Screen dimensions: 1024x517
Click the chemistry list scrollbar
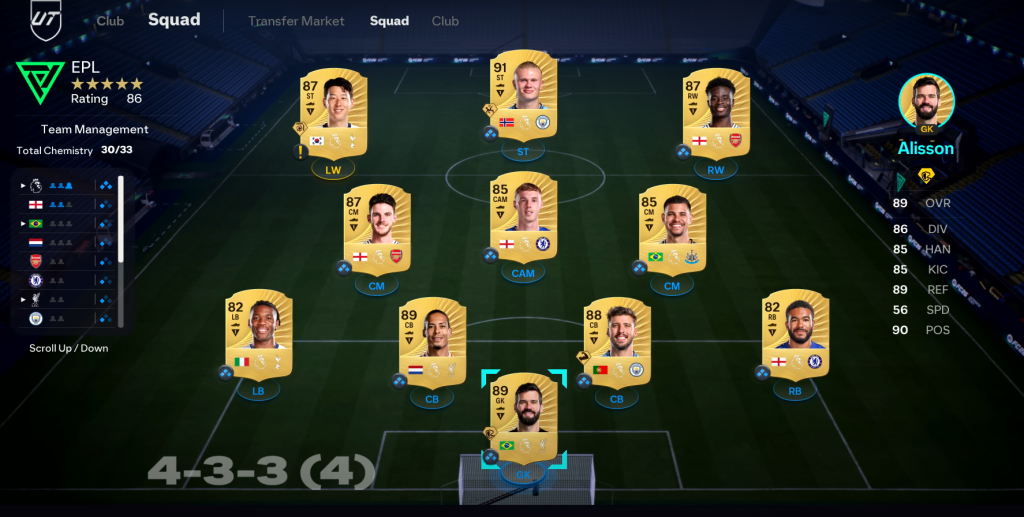coord(121,250)
